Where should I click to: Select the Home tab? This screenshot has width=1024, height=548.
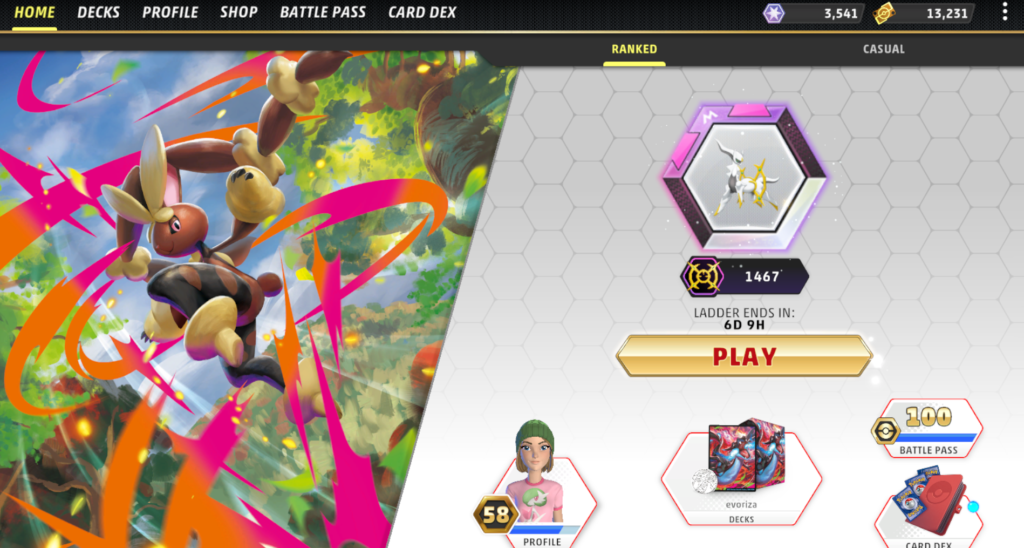point(34,13)
